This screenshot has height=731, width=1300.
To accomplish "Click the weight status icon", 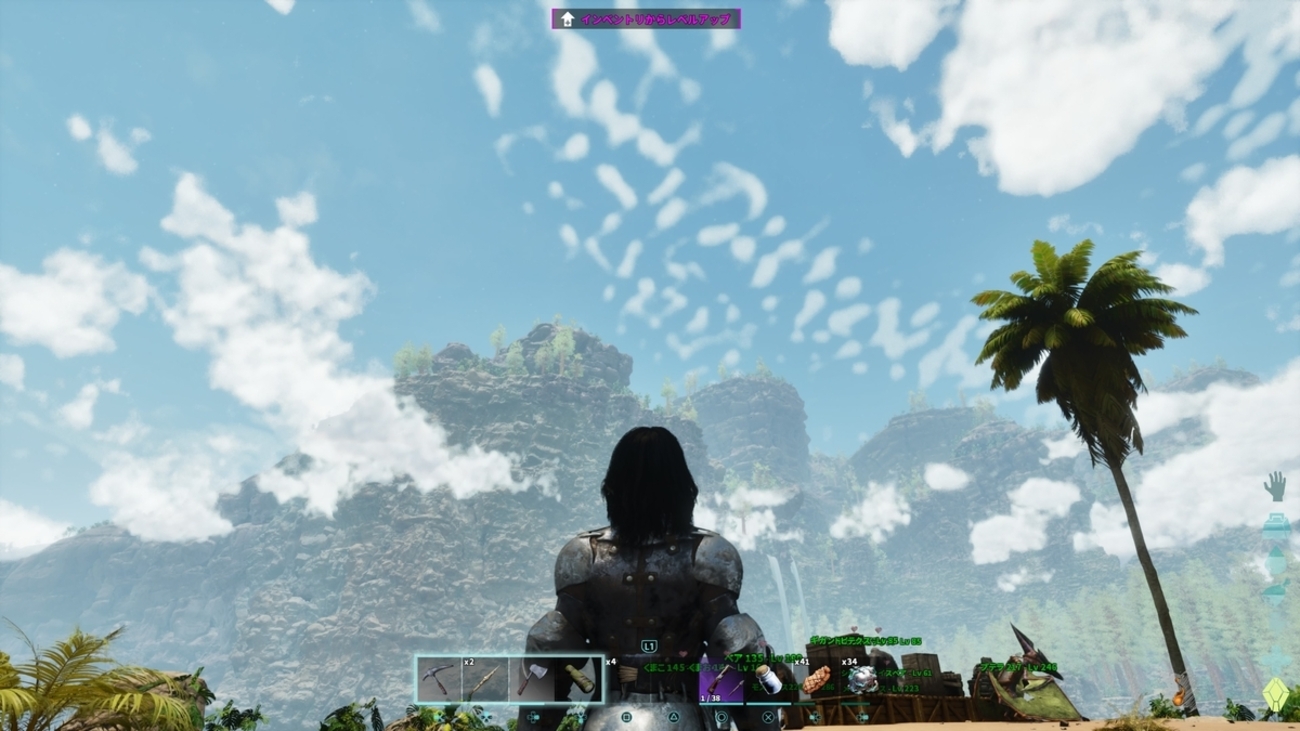I will click(x=1275, y=526).
